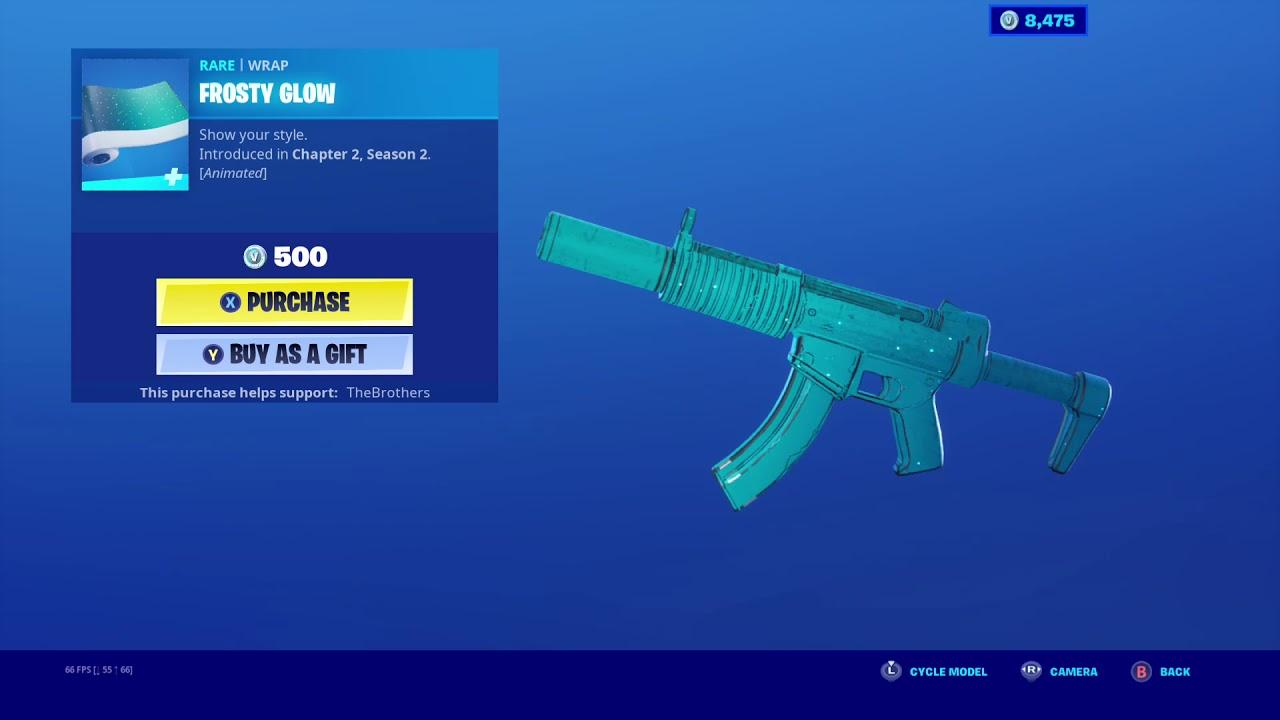The height and width of the screenshot is (720, 1280).
Task: Click the FROSTY GLOW title
Action: (267, 93)
